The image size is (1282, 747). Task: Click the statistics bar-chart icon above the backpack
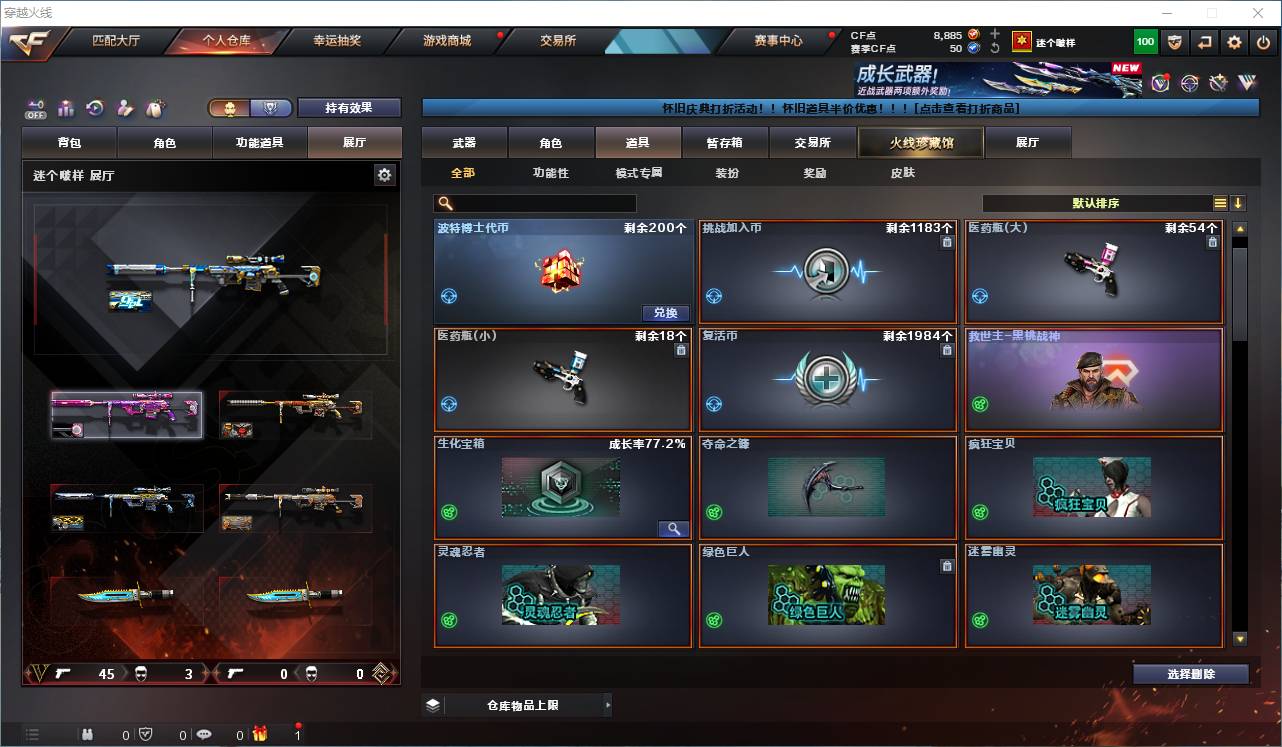tap(67, 107)
